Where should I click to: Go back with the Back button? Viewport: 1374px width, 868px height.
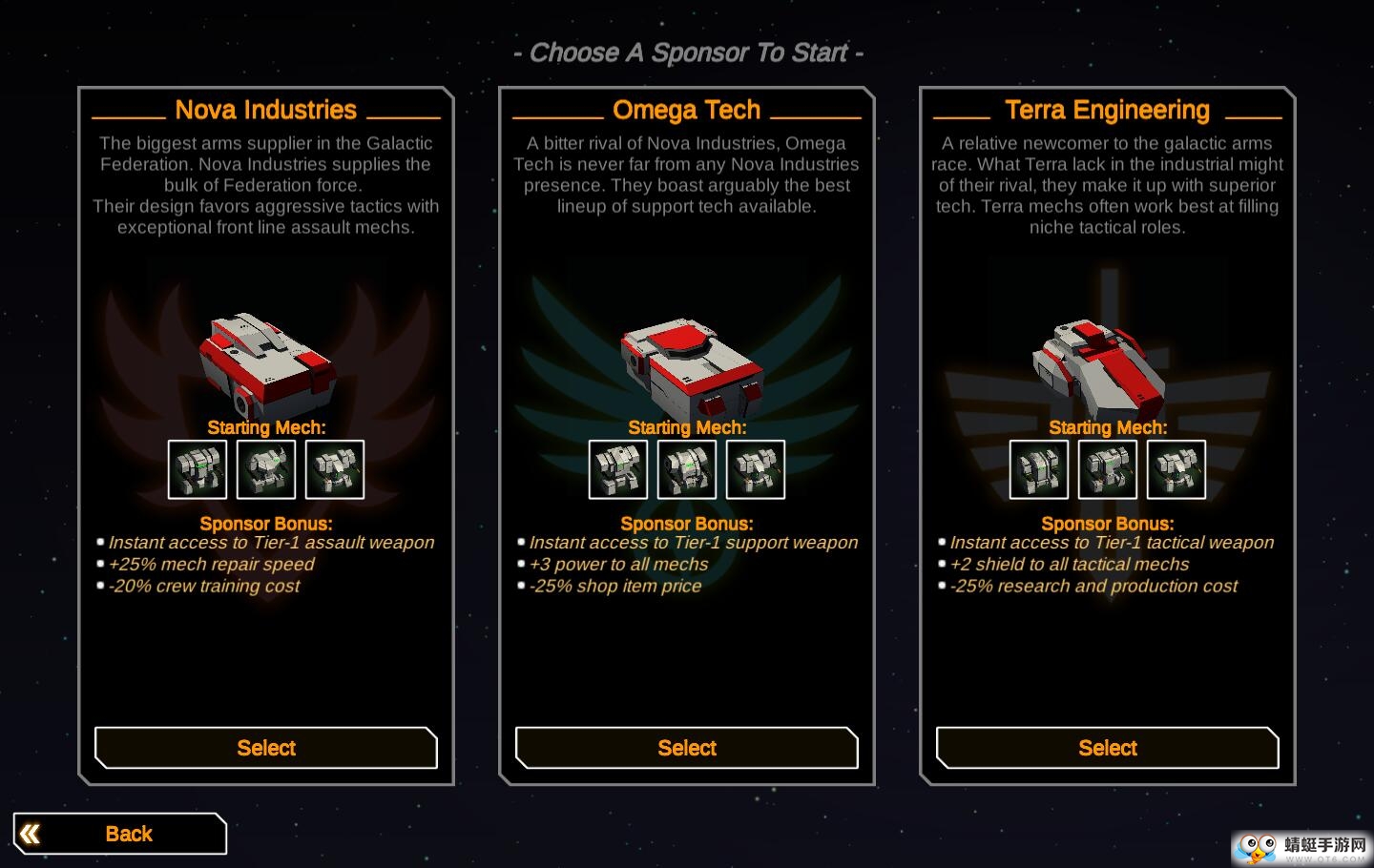(120, 834)
